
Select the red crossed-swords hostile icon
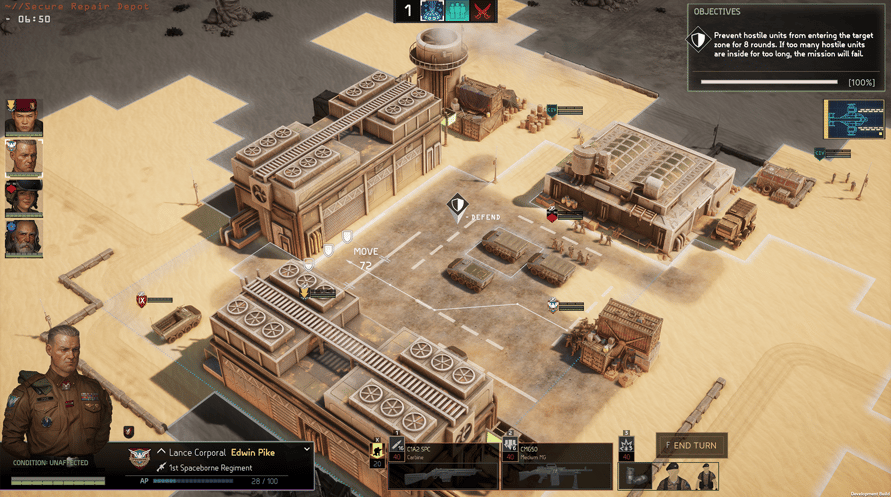[x=483, y=11]
